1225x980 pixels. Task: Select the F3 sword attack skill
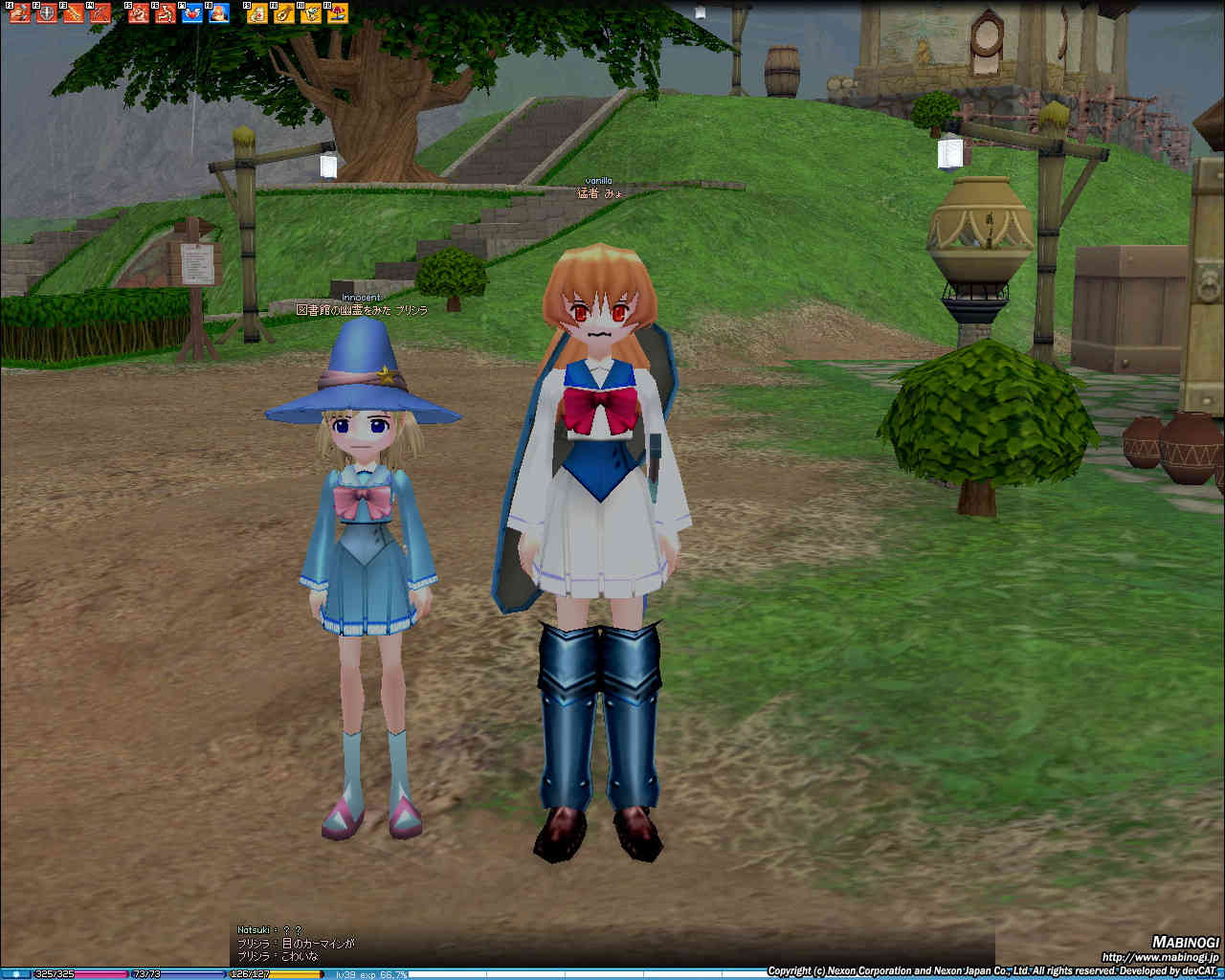point(74,13)
